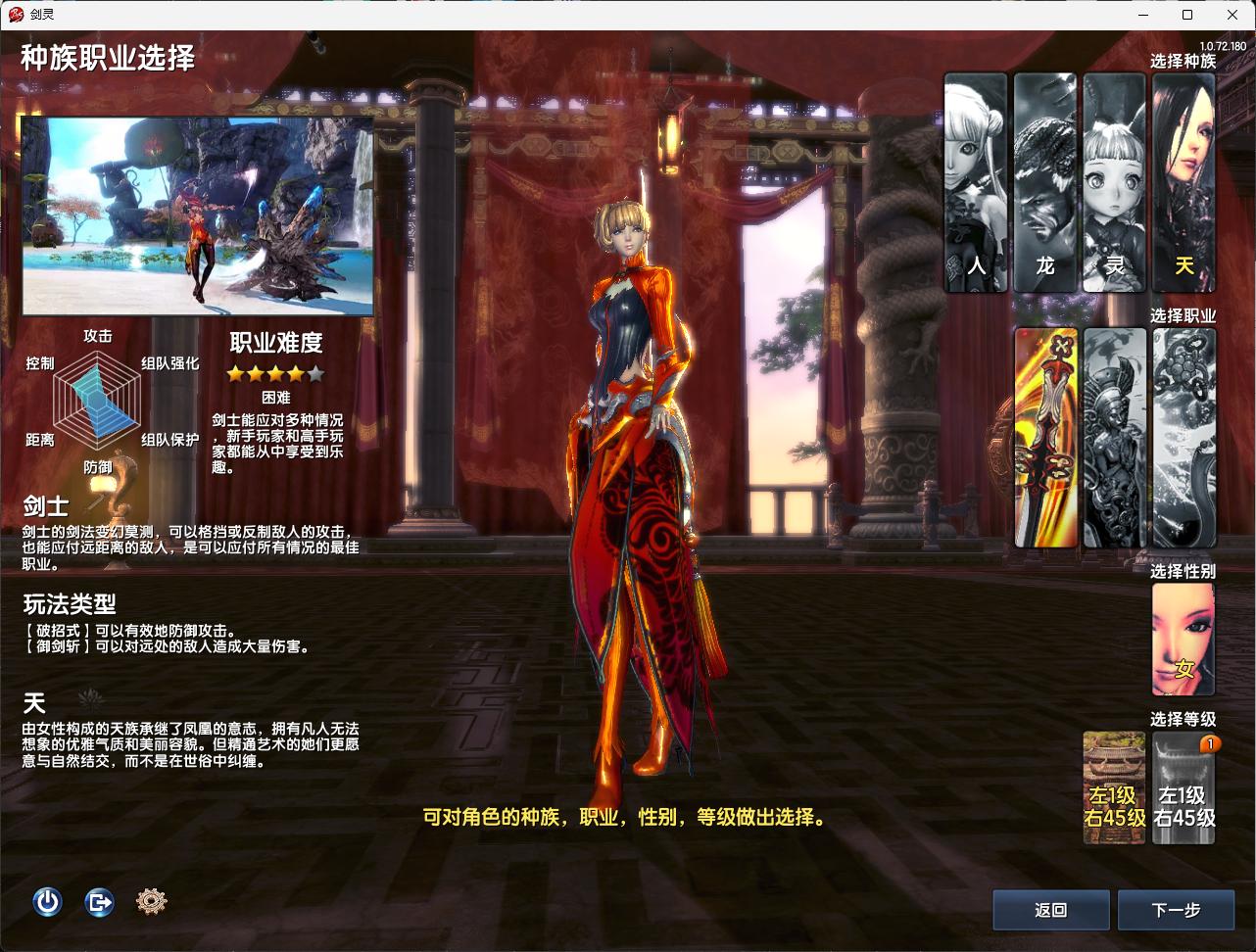This screenshot has height=952, width=1256.
Task: Click the blue exit-arrow logout icon
Action: coord(99,901)
